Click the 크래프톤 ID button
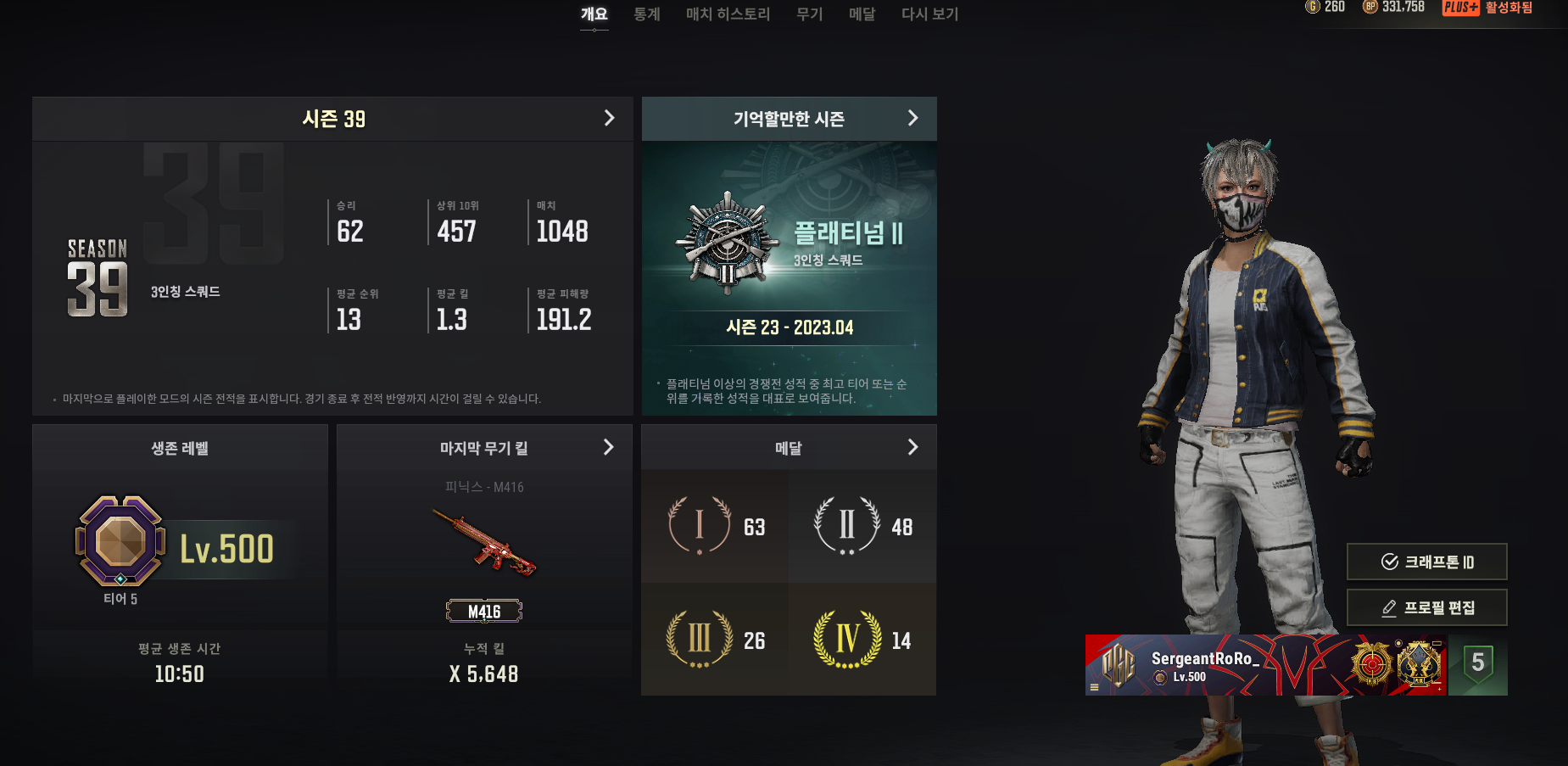The width and height of the screenshot is (1568, 766). point(1426,562)
